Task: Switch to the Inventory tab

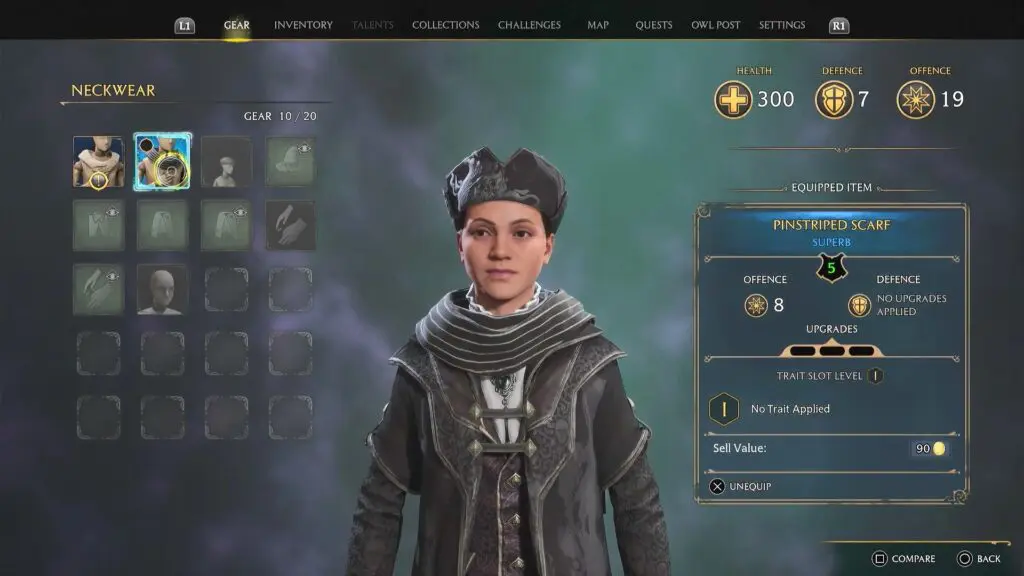Action: coord(303,25)
